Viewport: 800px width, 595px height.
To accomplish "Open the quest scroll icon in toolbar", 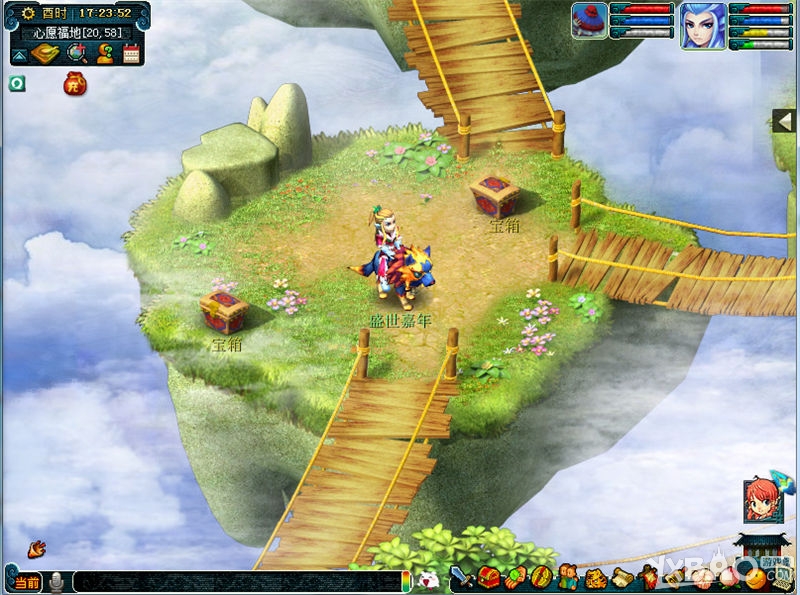I will tap(621, 577).
